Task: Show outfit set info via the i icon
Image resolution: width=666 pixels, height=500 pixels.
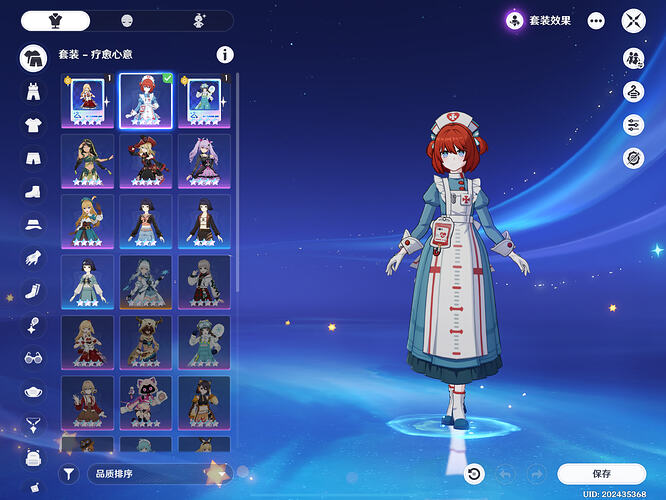Action: coord(225,55)
